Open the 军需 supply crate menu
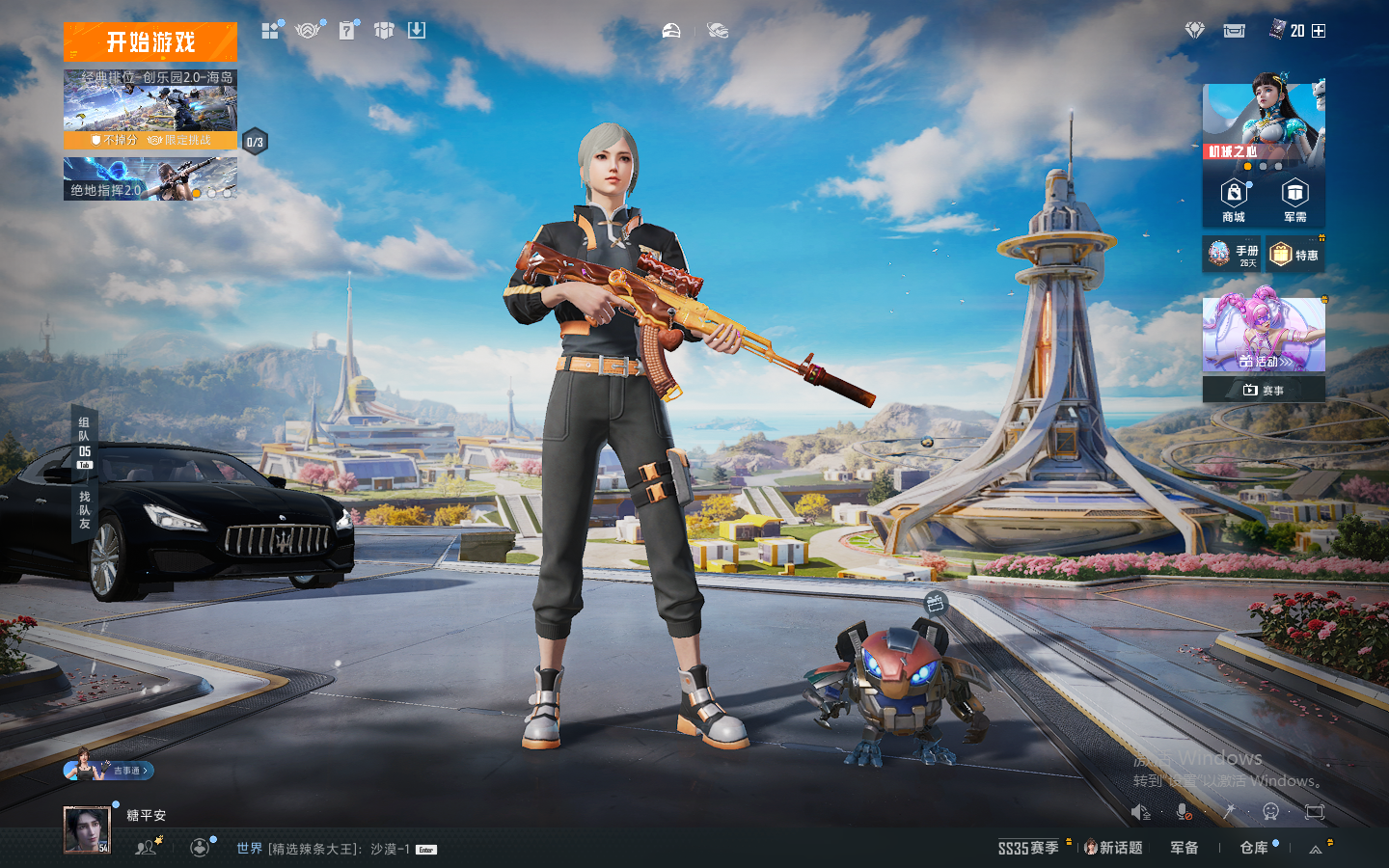Screen dimensions: 1389x868 click(1294, 201)
